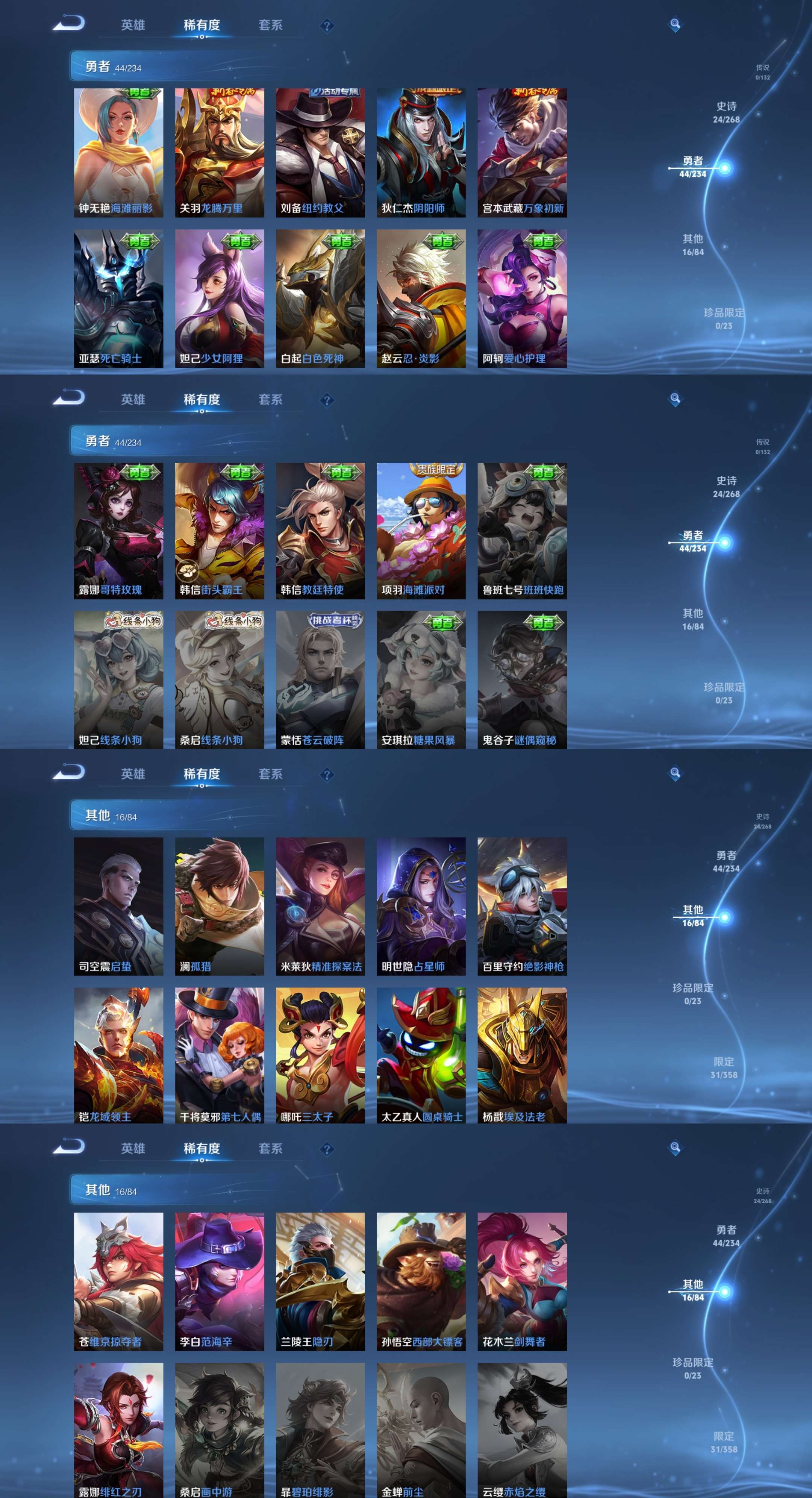Choose the 百里守约 绝影神枪 skin card
The image size is (812, 1498).
522,906
